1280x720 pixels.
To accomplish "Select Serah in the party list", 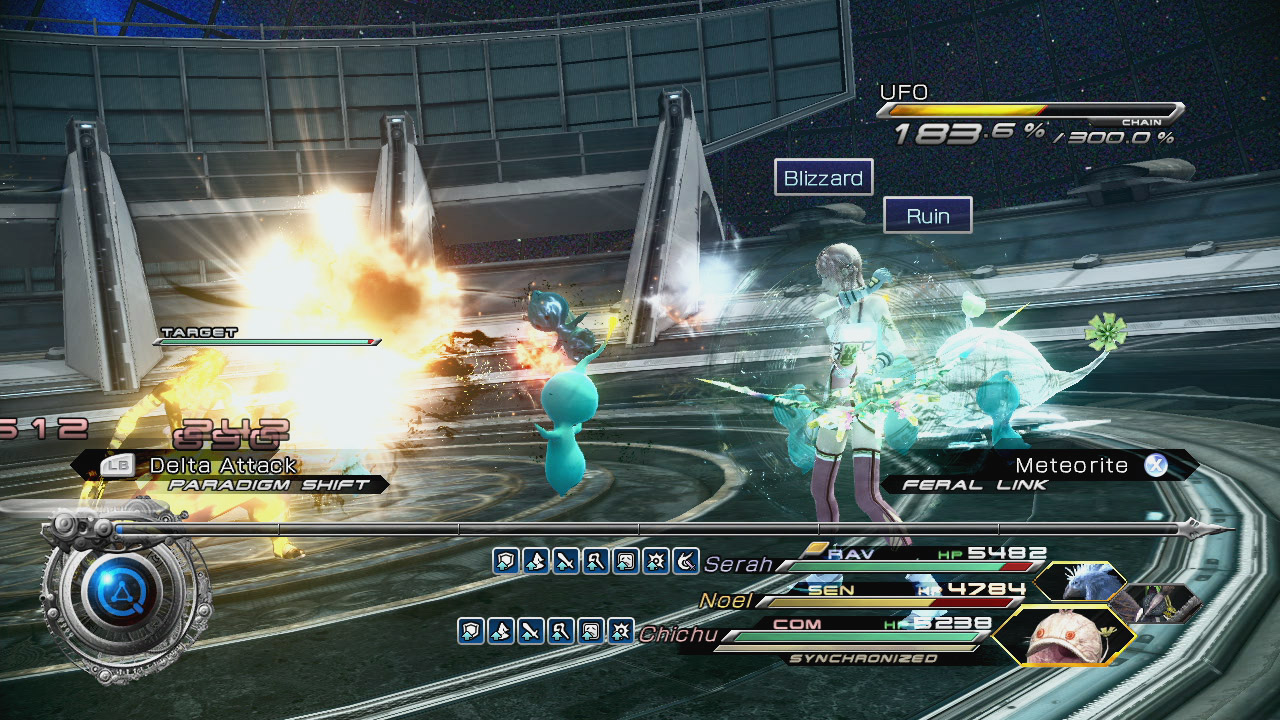I will point(738,564).
